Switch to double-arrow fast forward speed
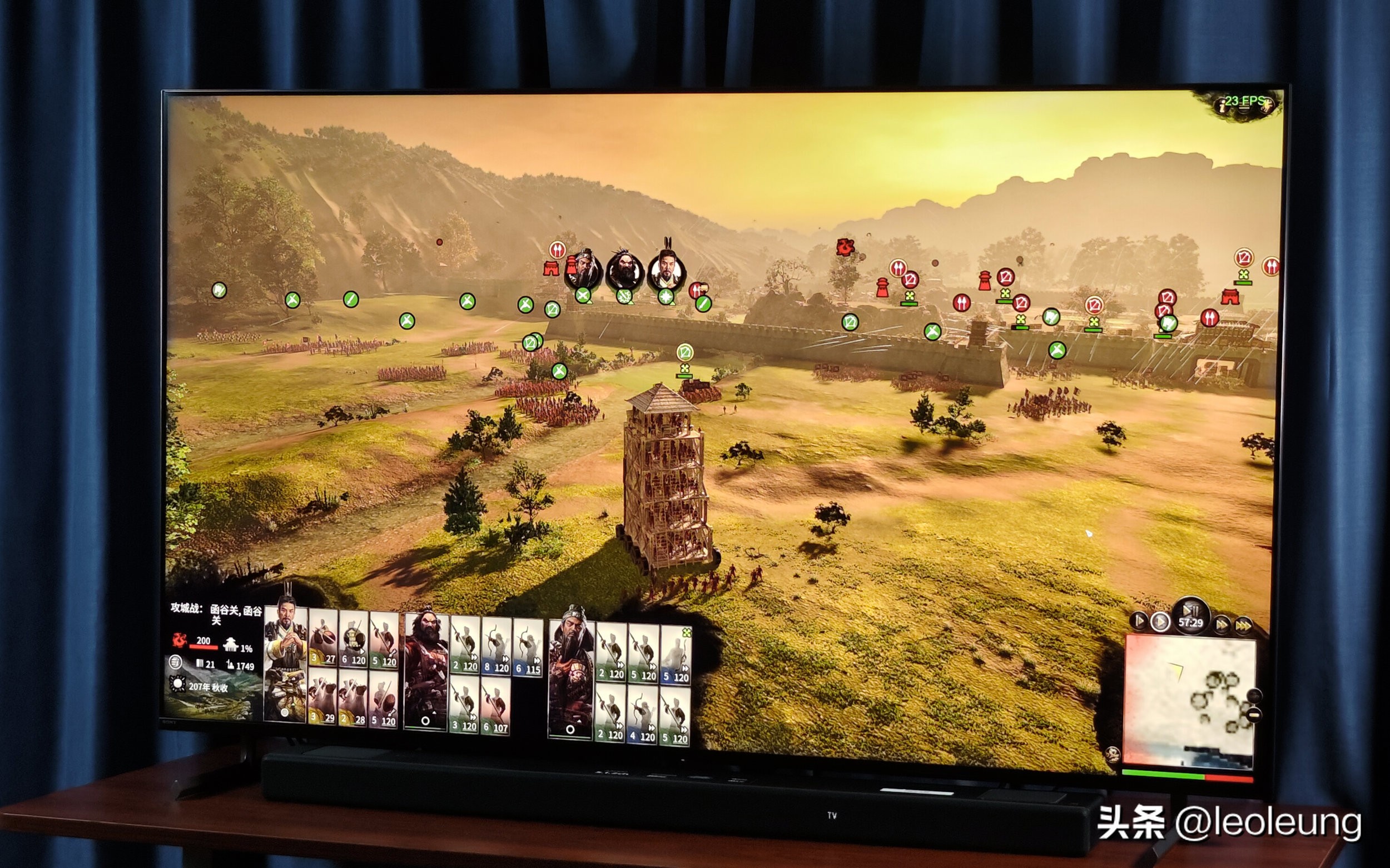 pyautogui.click(x=1222, y=623)
